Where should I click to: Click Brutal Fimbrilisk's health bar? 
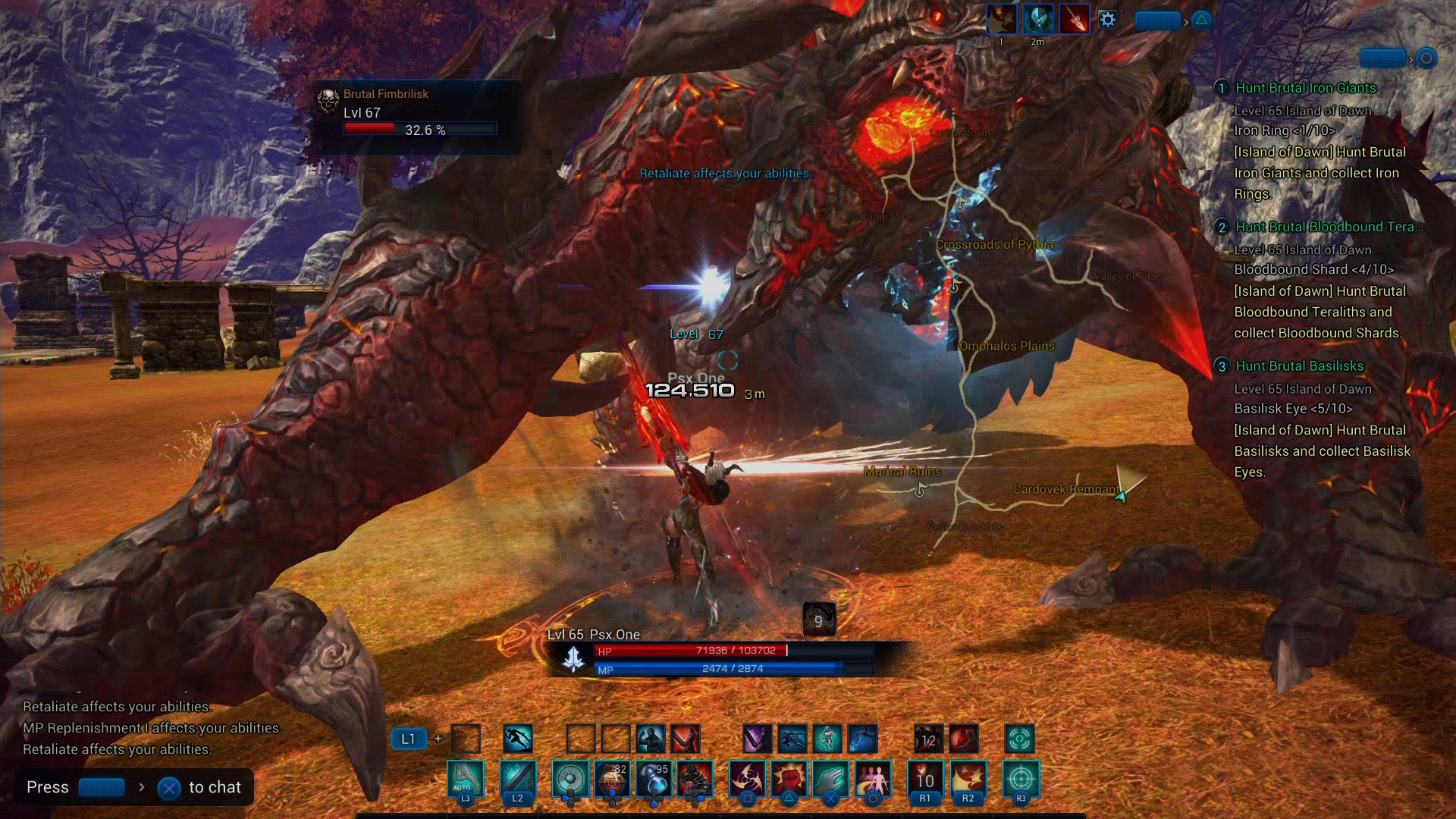(419, 129)
